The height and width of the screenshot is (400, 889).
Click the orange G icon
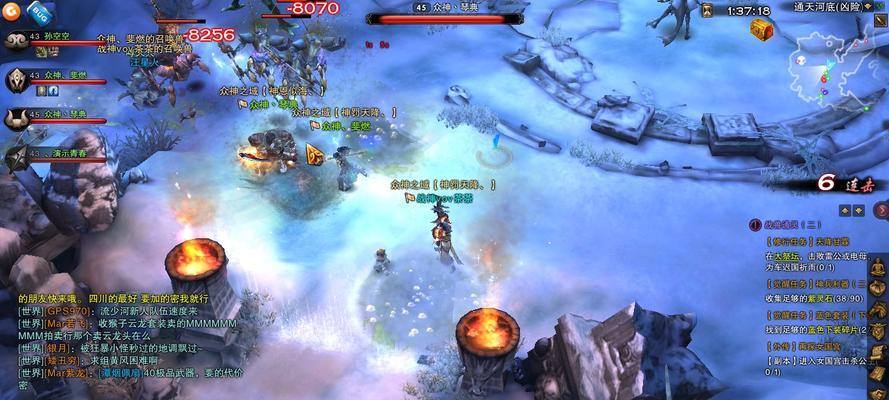tap(12, 10)
